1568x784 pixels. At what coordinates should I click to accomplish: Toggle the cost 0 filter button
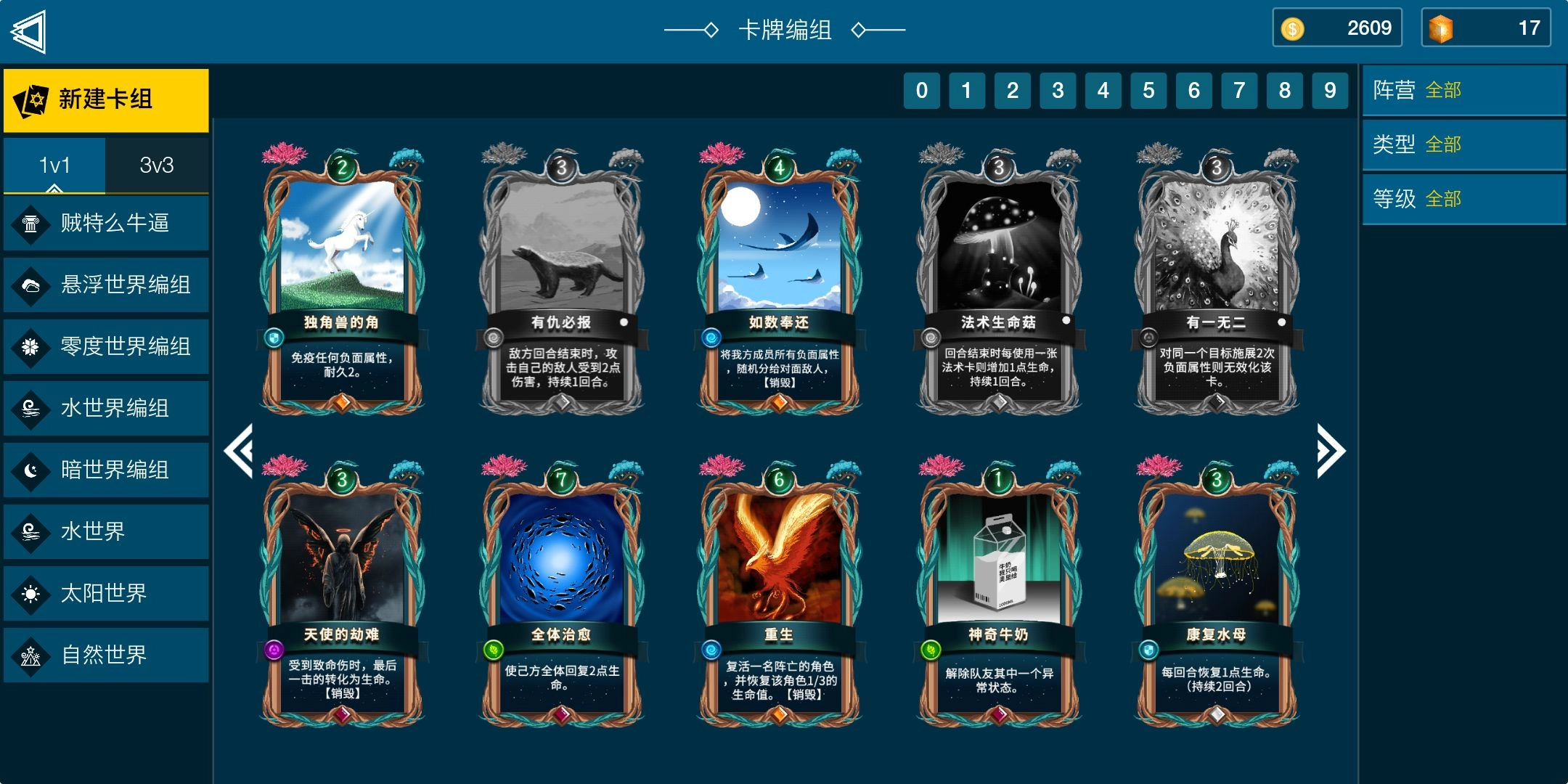click(x=922, y=91)
